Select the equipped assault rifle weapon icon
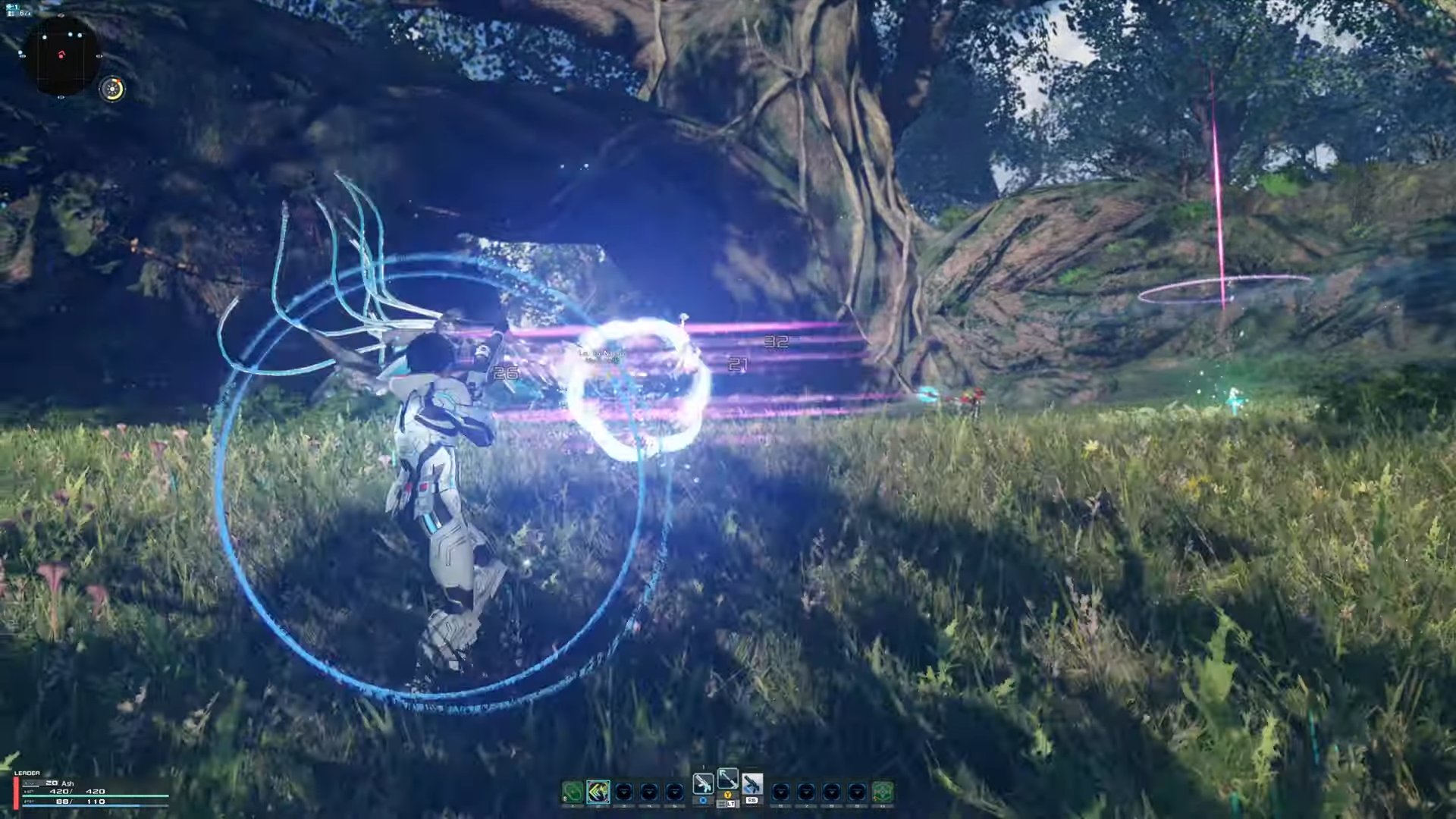Viewport: 1456px width, 819px height. pos(704,783)
